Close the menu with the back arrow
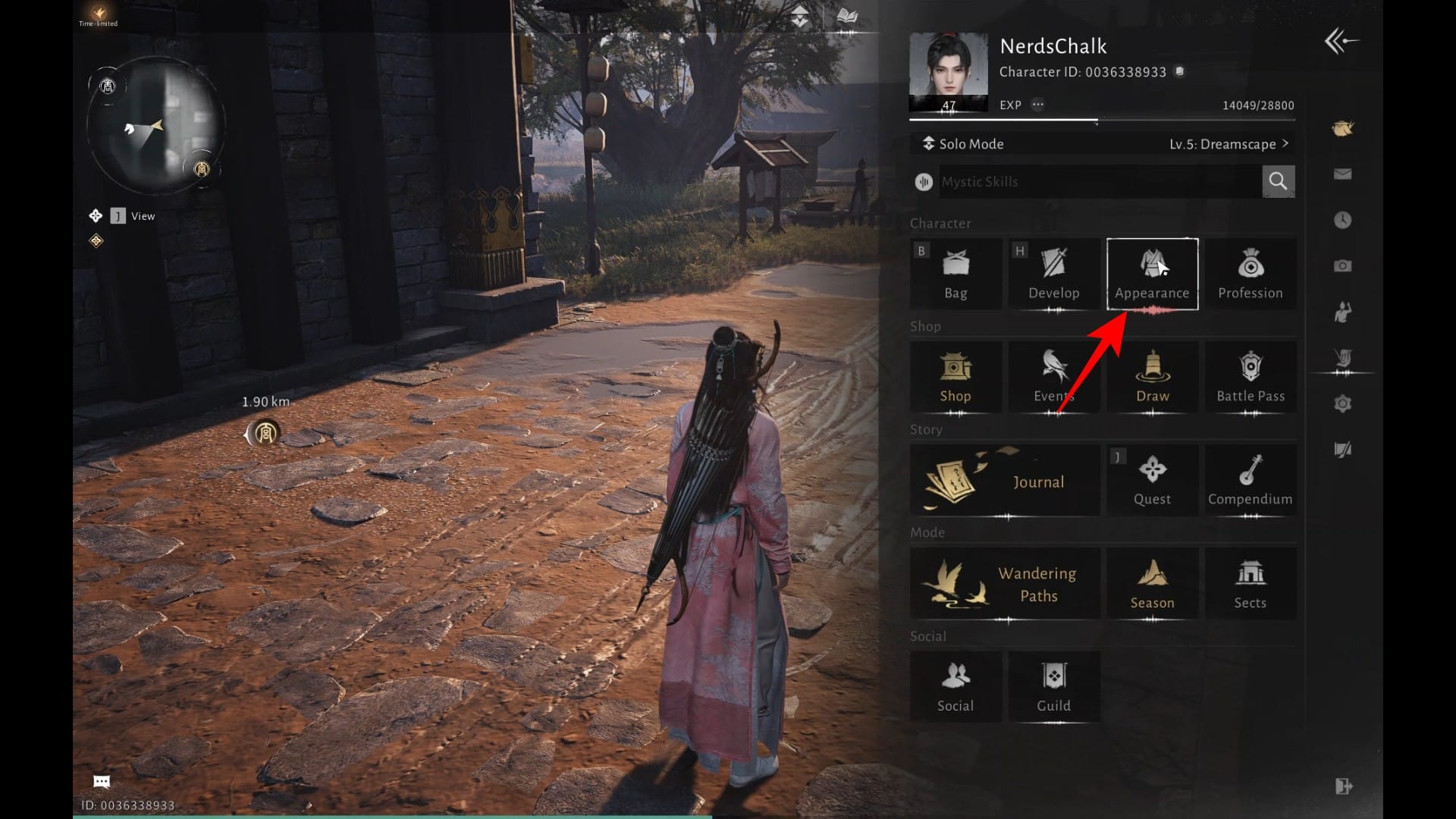The height and width of the screenshot is (819, 1456). [x=1341, y=41]
